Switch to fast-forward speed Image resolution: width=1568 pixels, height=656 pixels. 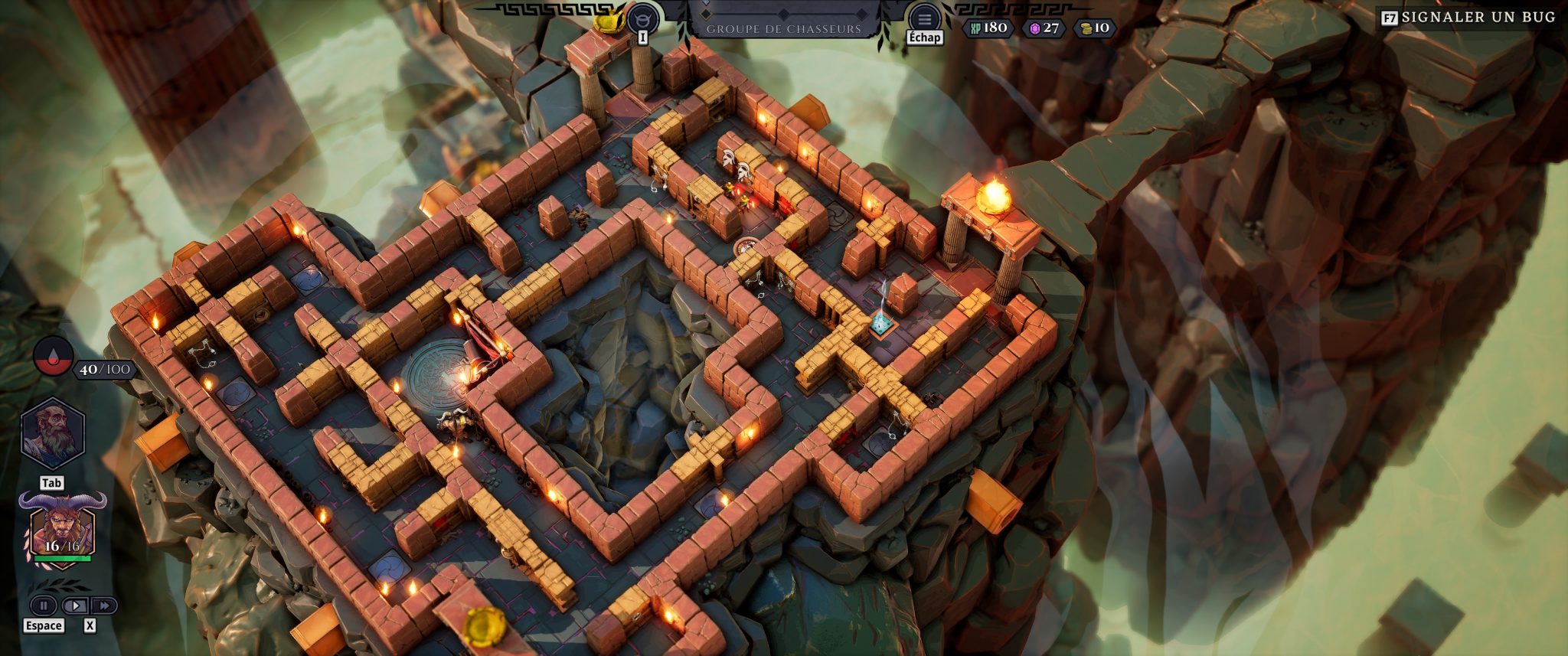pyautogui.click(x=103, y=605)
